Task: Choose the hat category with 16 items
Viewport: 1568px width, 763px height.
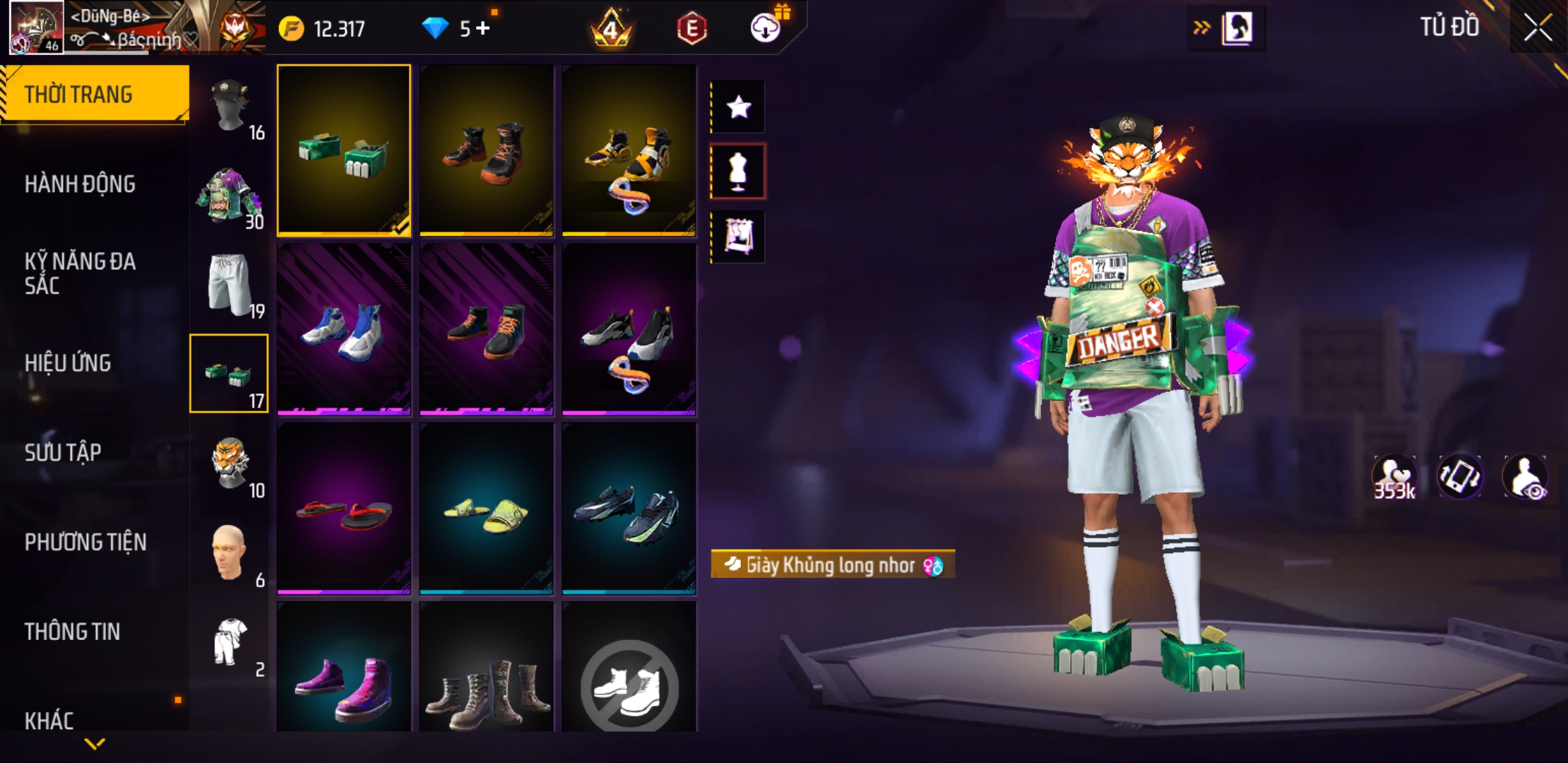Action: [x=230, y=106]
